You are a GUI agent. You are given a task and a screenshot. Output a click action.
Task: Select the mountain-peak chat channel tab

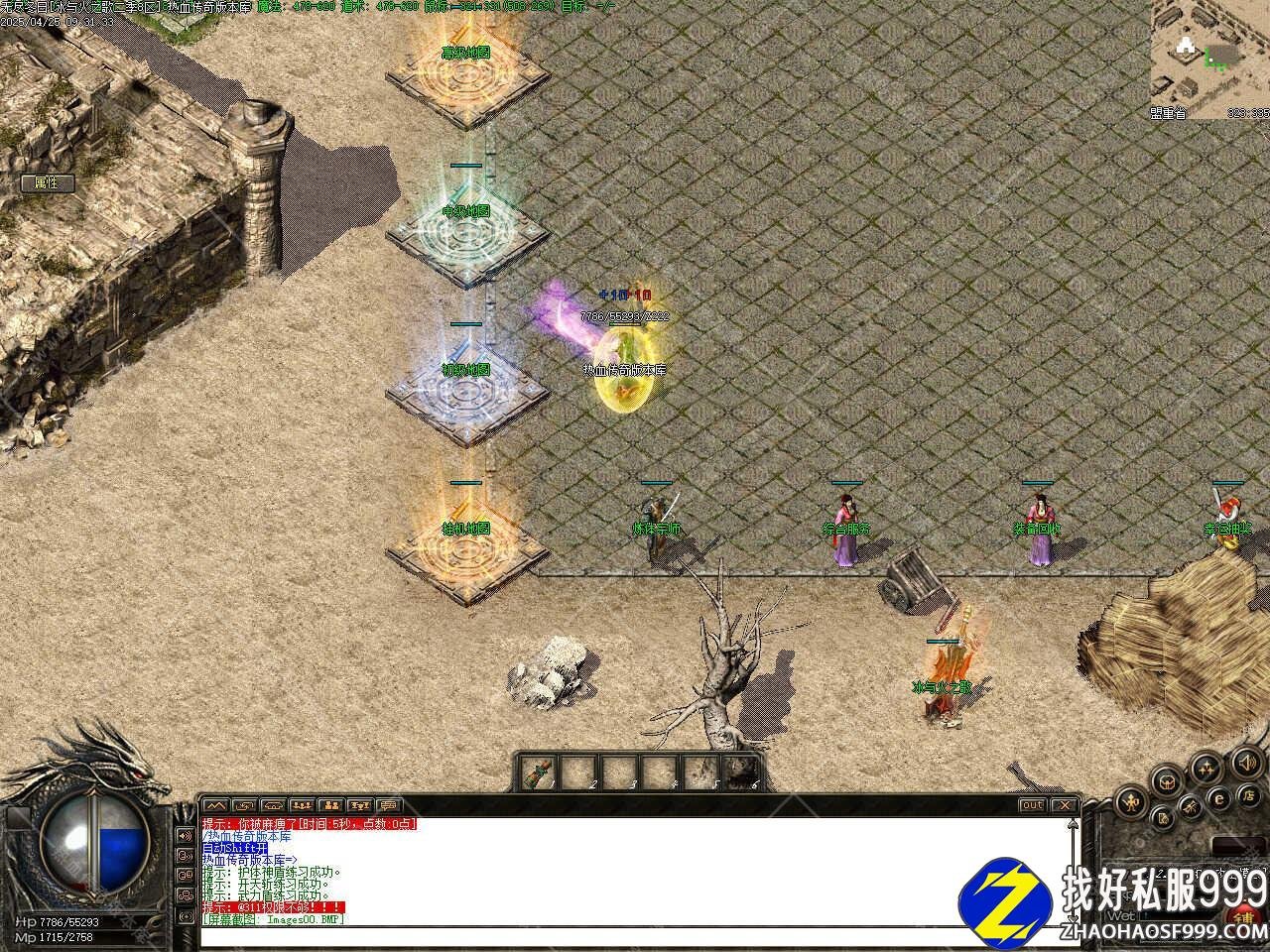[x=216, y=805]
